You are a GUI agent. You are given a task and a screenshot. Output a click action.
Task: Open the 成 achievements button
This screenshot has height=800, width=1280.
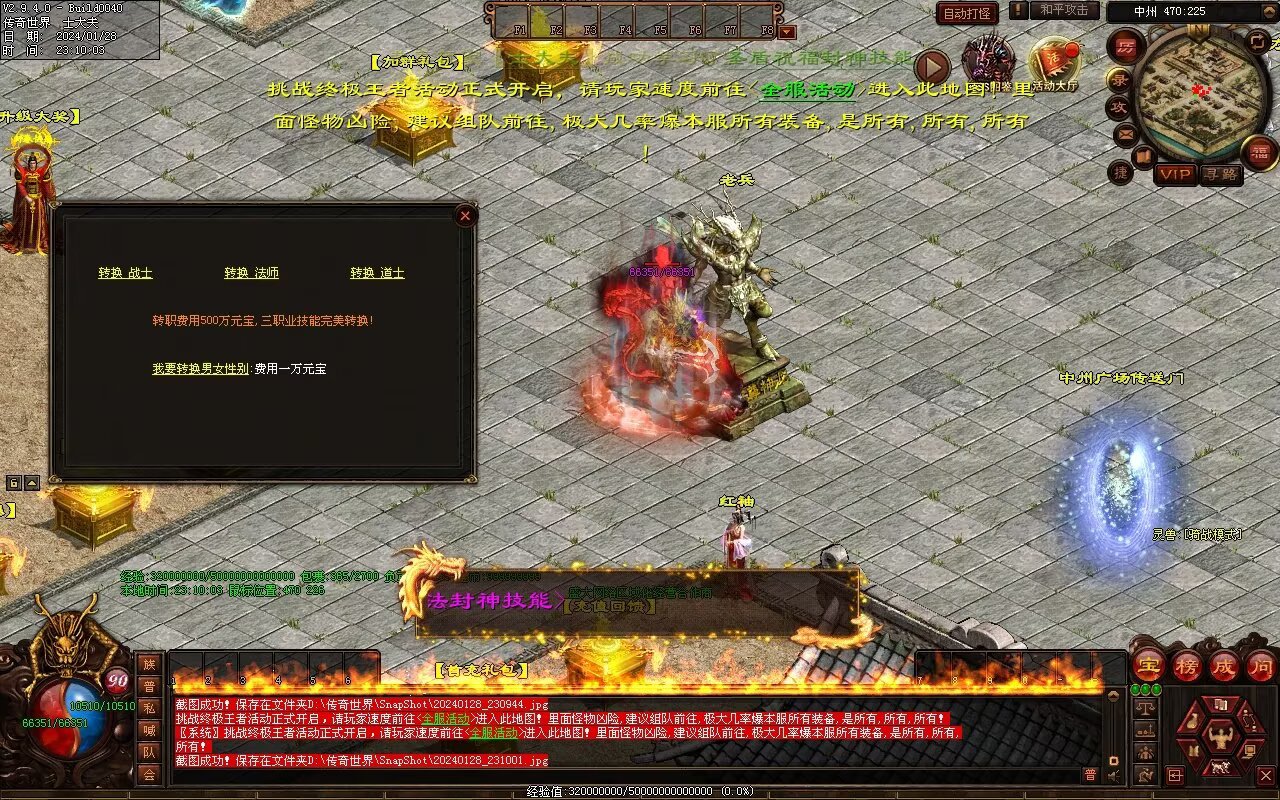point(1224,665)
